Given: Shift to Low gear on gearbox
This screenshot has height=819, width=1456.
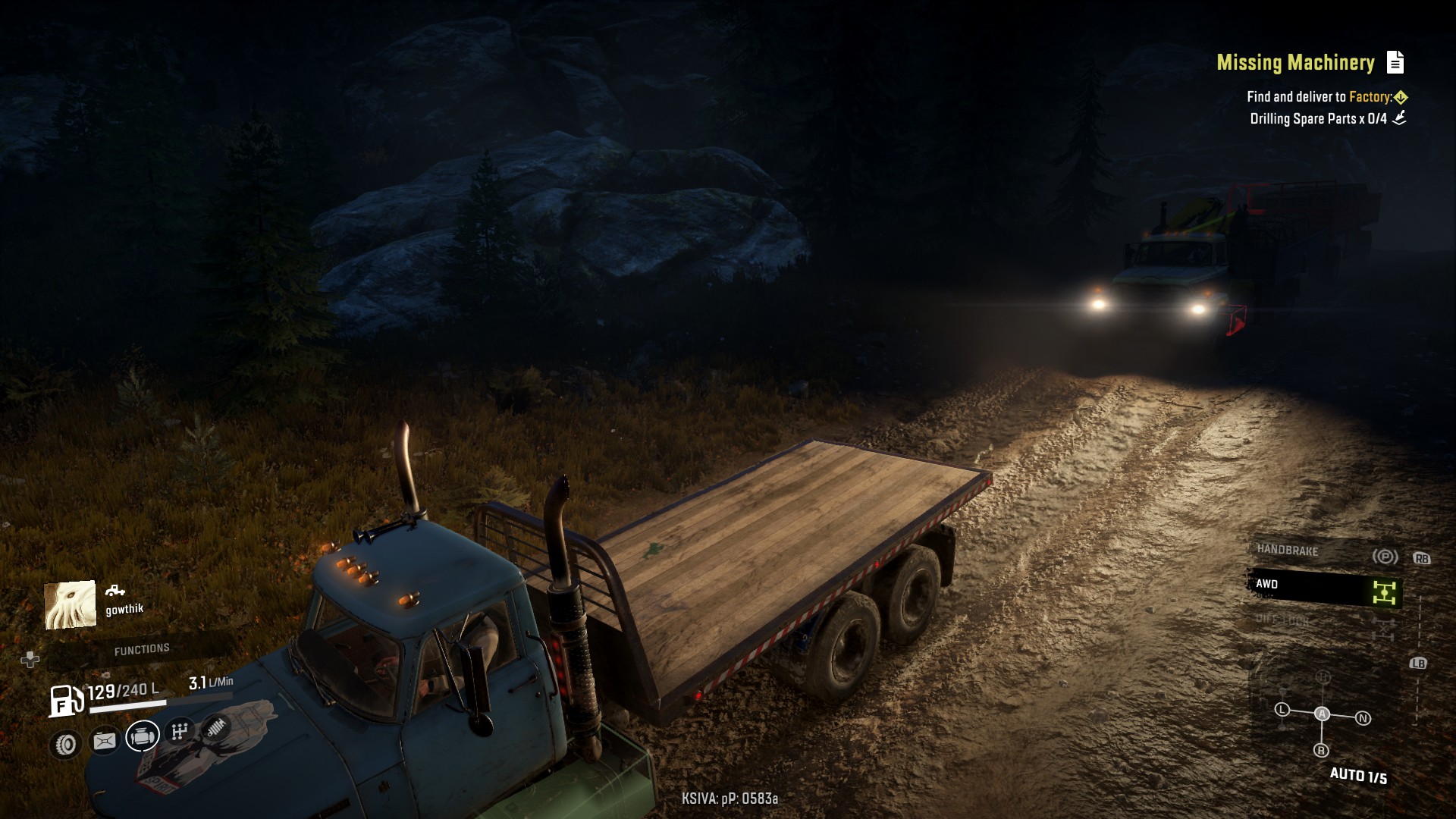Looking at the screenshot, I should pyautogui.click(x=1282, y=710).
